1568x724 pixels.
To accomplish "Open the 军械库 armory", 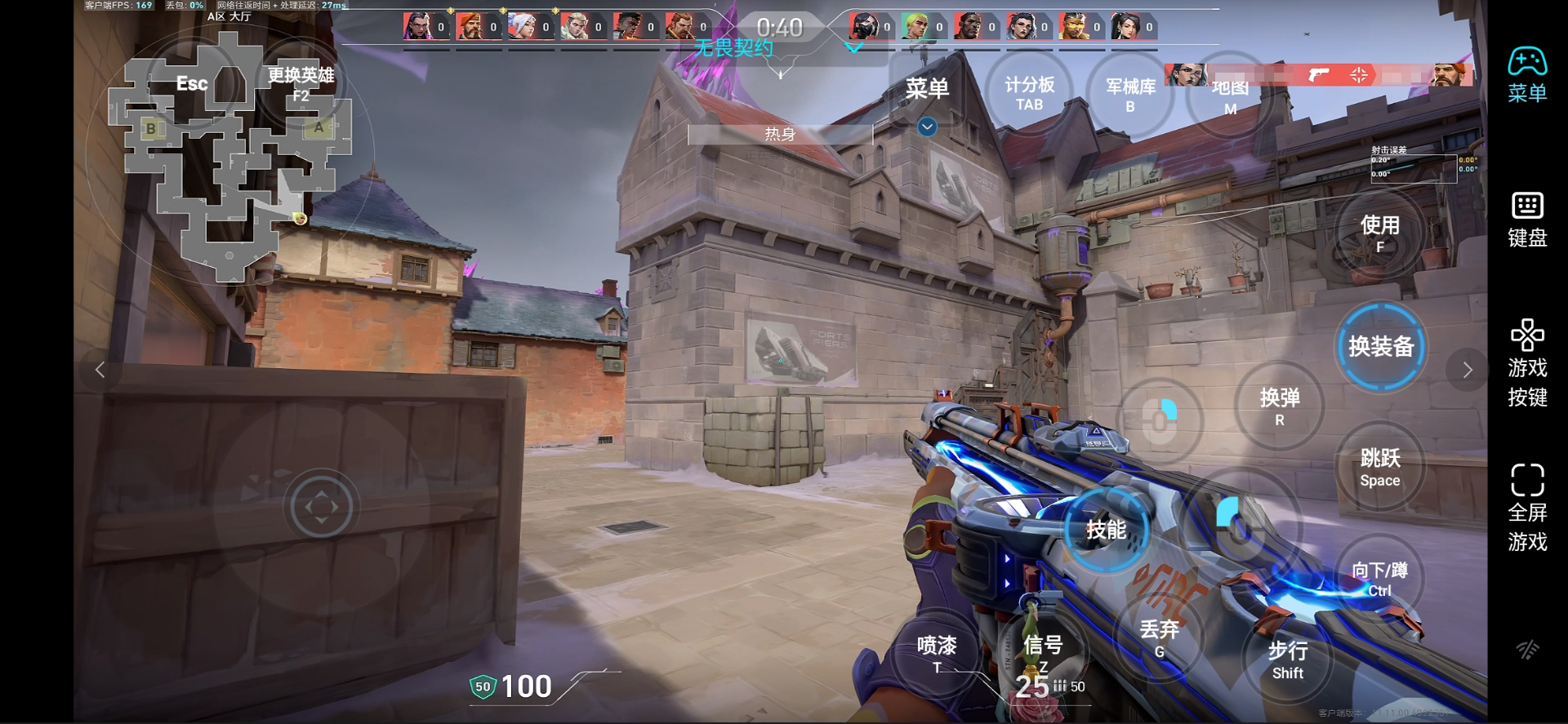I will point(1130,95).
